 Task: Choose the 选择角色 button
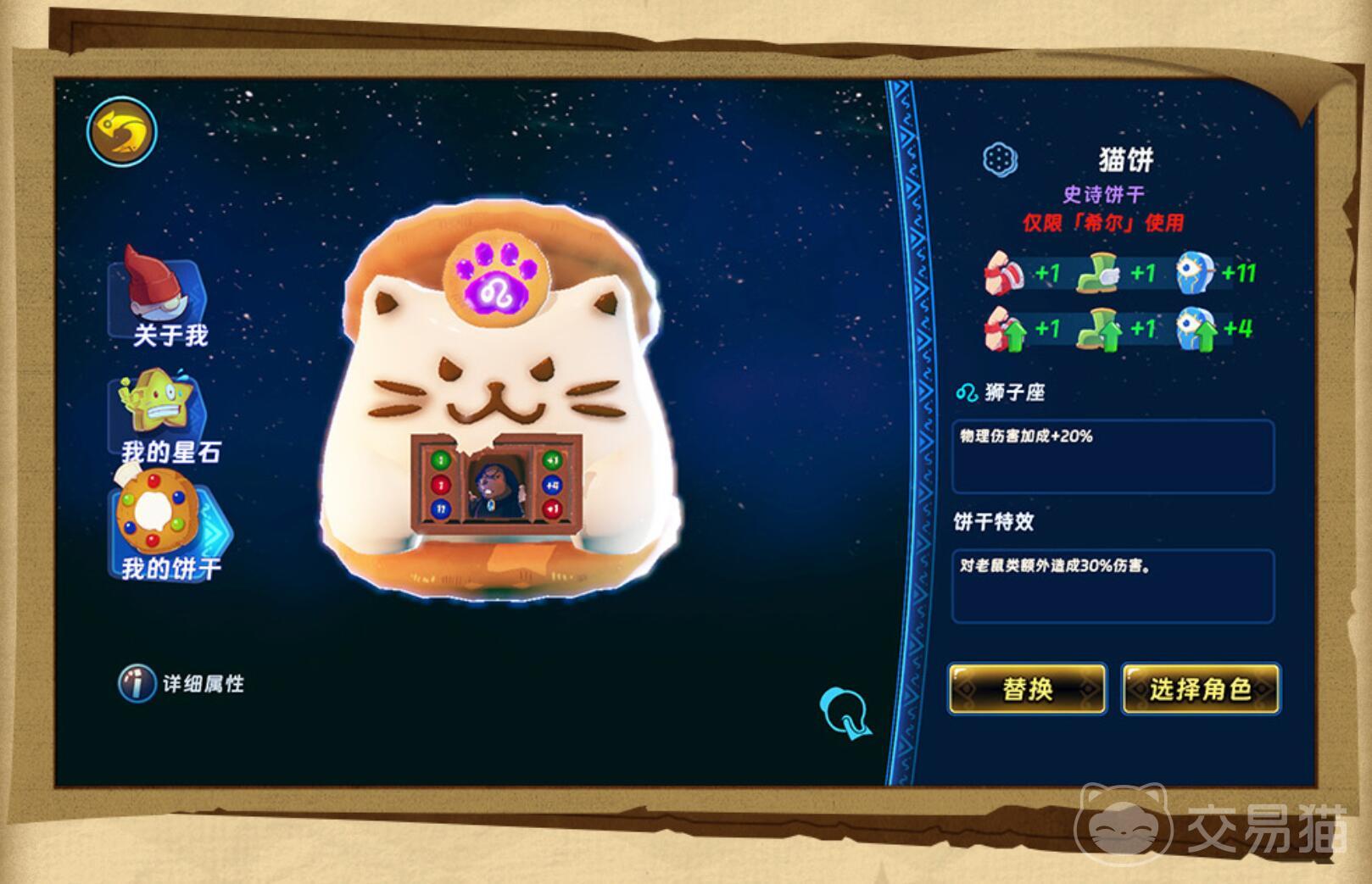click(x=1200, y=688)
